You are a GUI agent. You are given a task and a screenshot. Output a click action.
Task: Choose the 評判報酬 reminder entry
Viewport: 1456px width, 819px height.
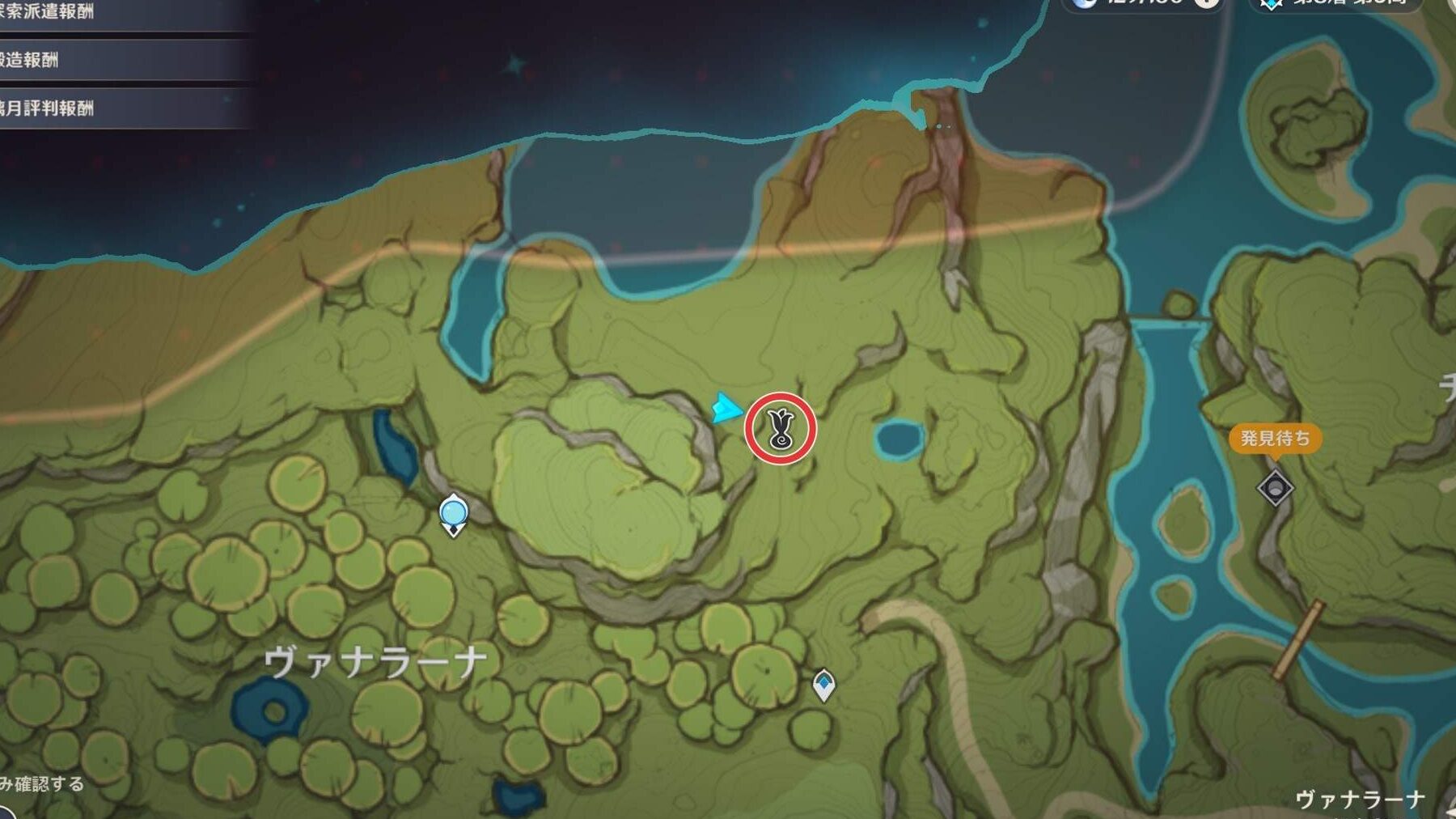49,108
